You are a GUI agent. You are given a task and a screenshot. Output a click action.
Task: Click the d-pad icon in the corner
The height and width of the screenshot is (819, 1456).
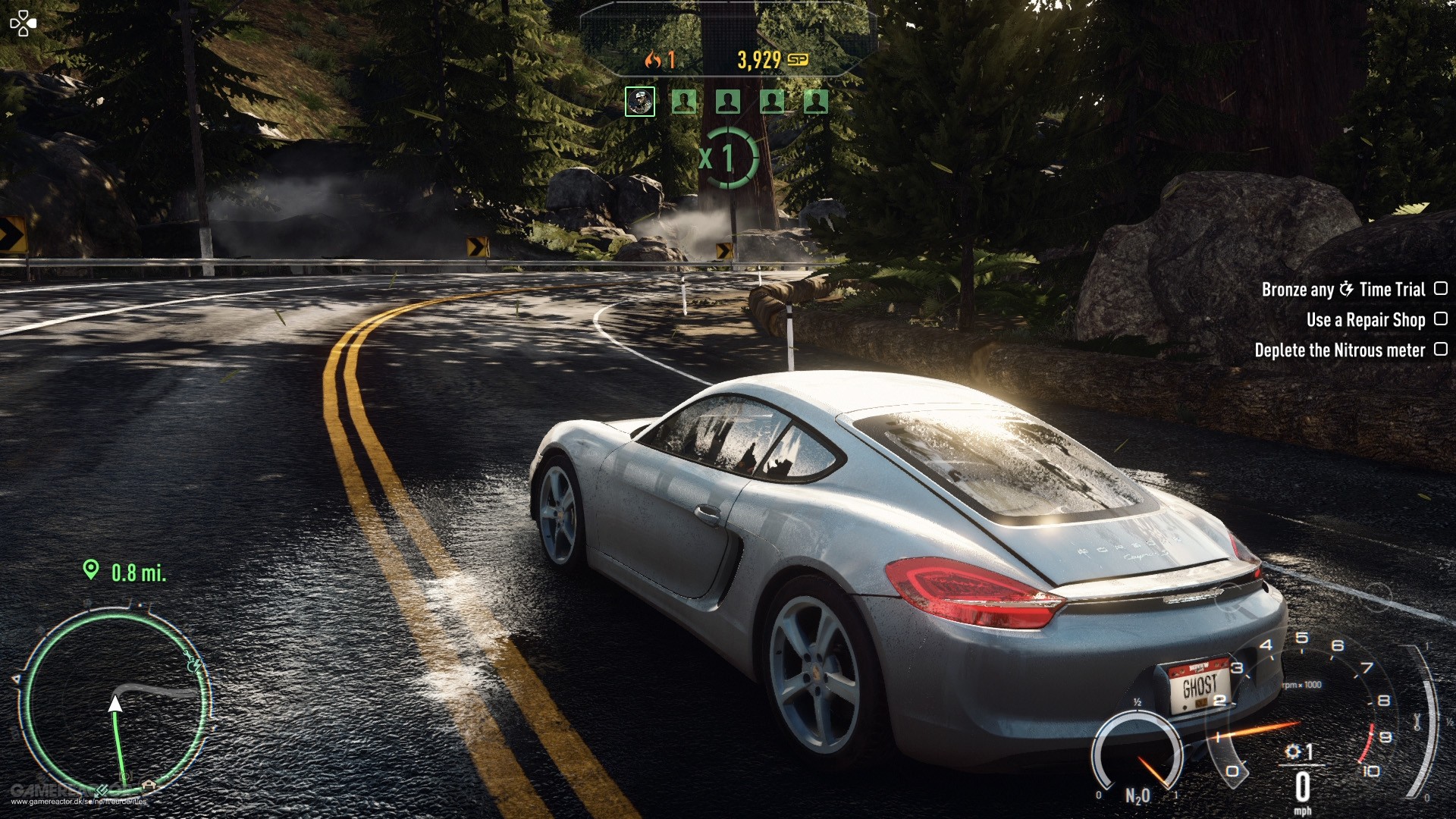[23, 23]
